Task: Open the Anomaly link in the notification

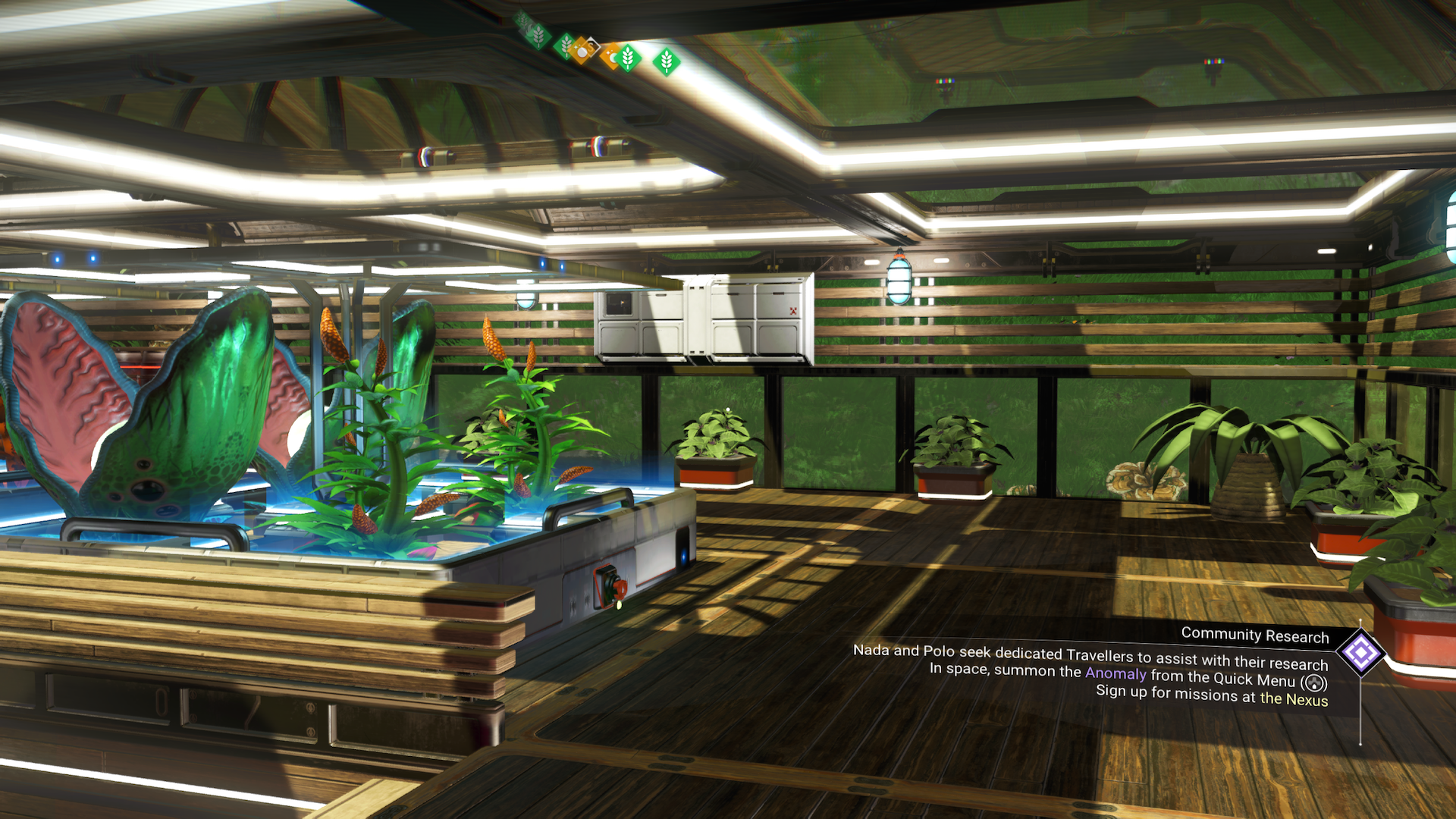Action: pos(1113,674)
